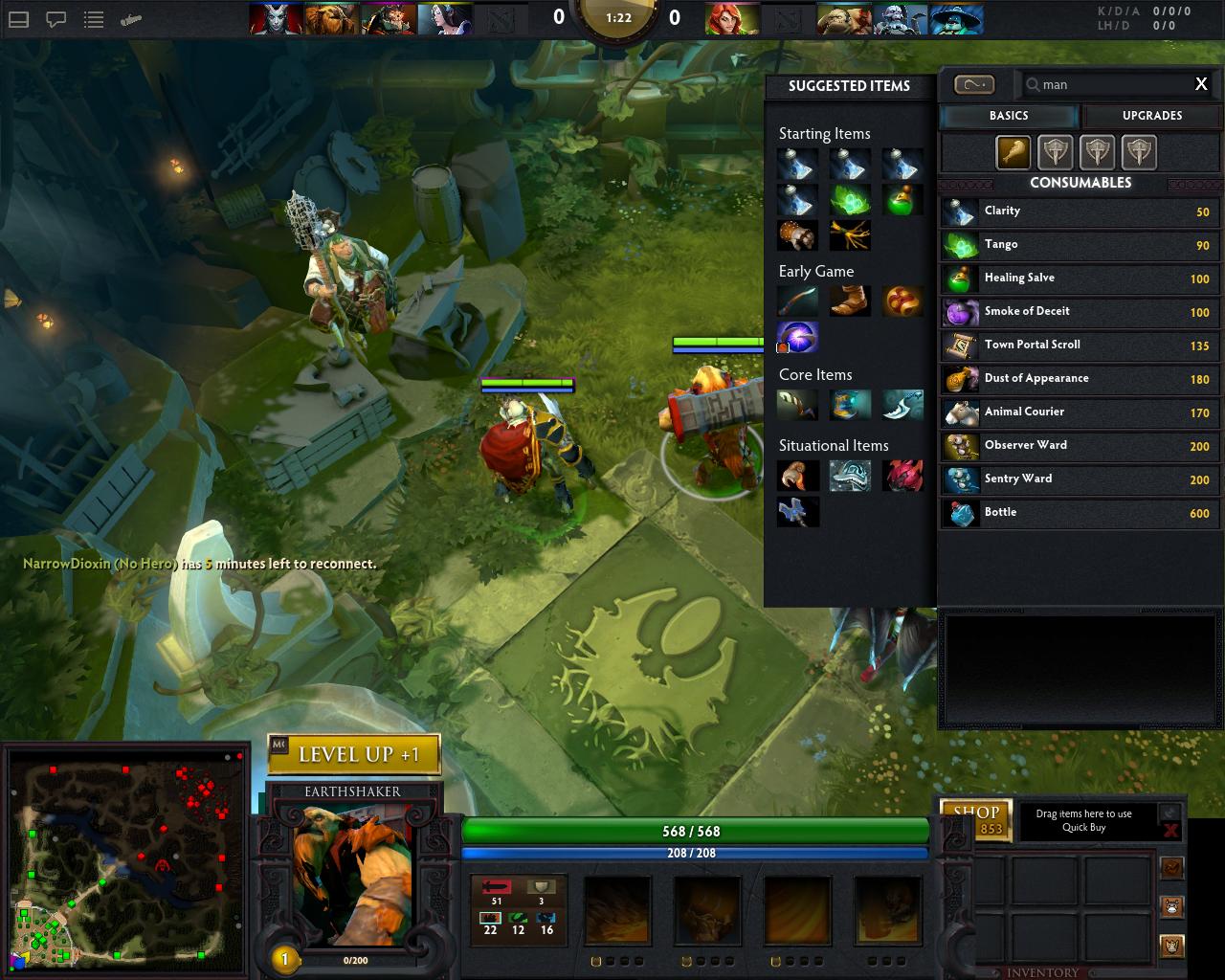Purchase Dust of Appearance

(x=1080, y=379)
